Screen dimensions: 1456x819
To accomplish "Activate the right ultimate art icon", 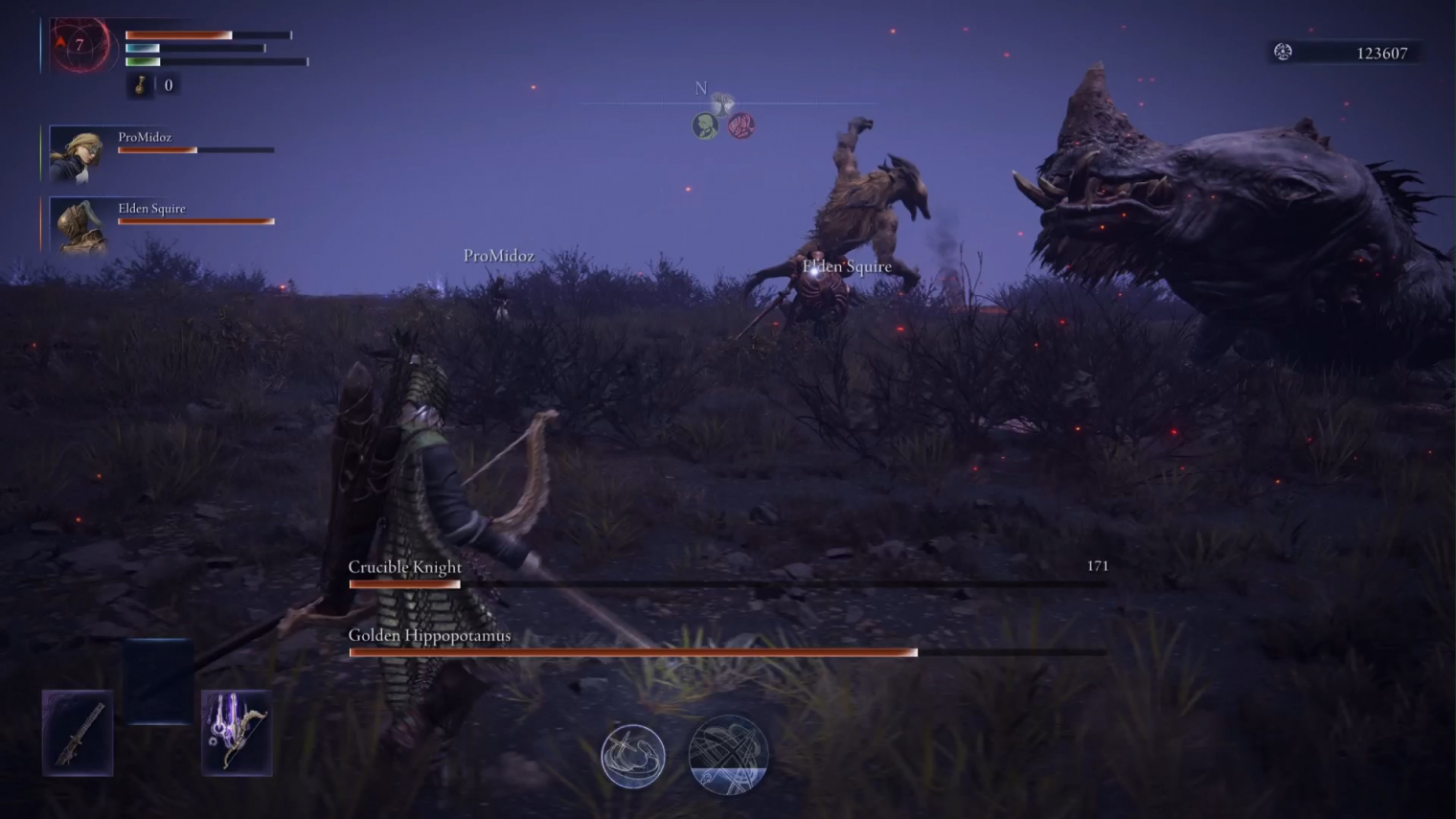I will pos(728,755).
